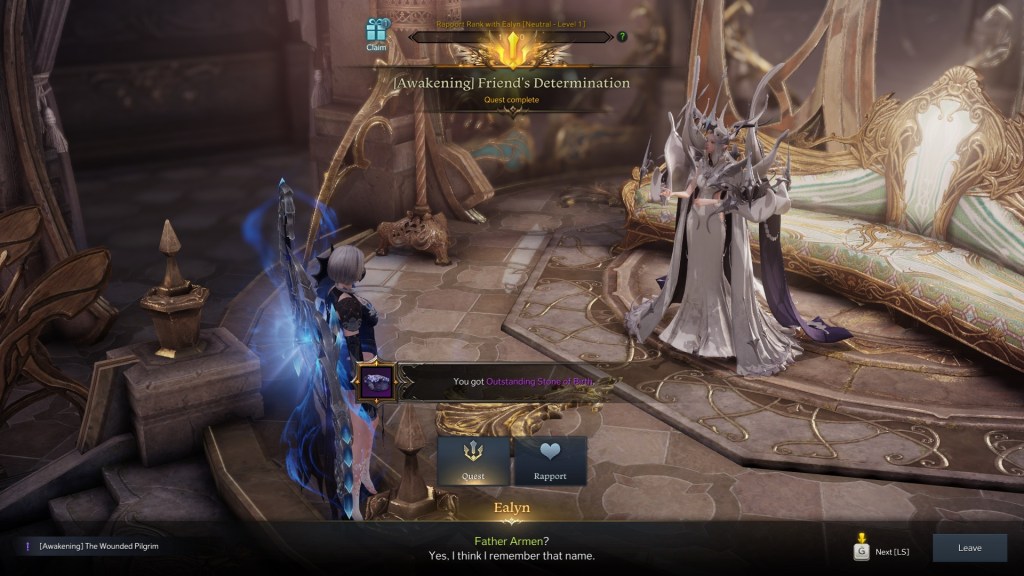The width and height of the screenshot is (1024, 576).
Task: Select the Wounded Pilgrim quest tracker entry
Action: (x=98, y=546)
